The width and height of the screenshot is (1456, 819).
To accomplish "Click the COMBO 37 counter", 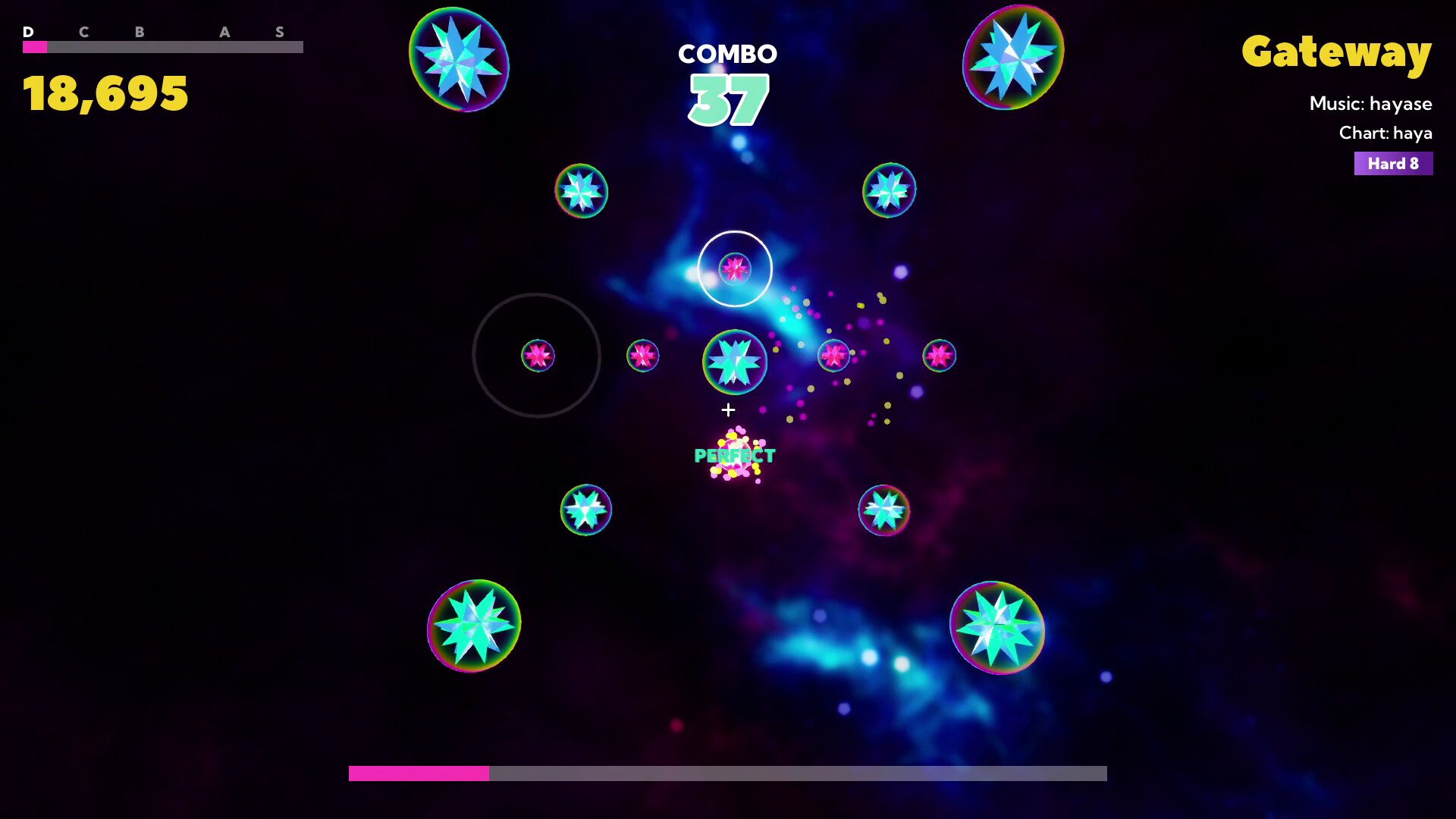I will point(727,76).
